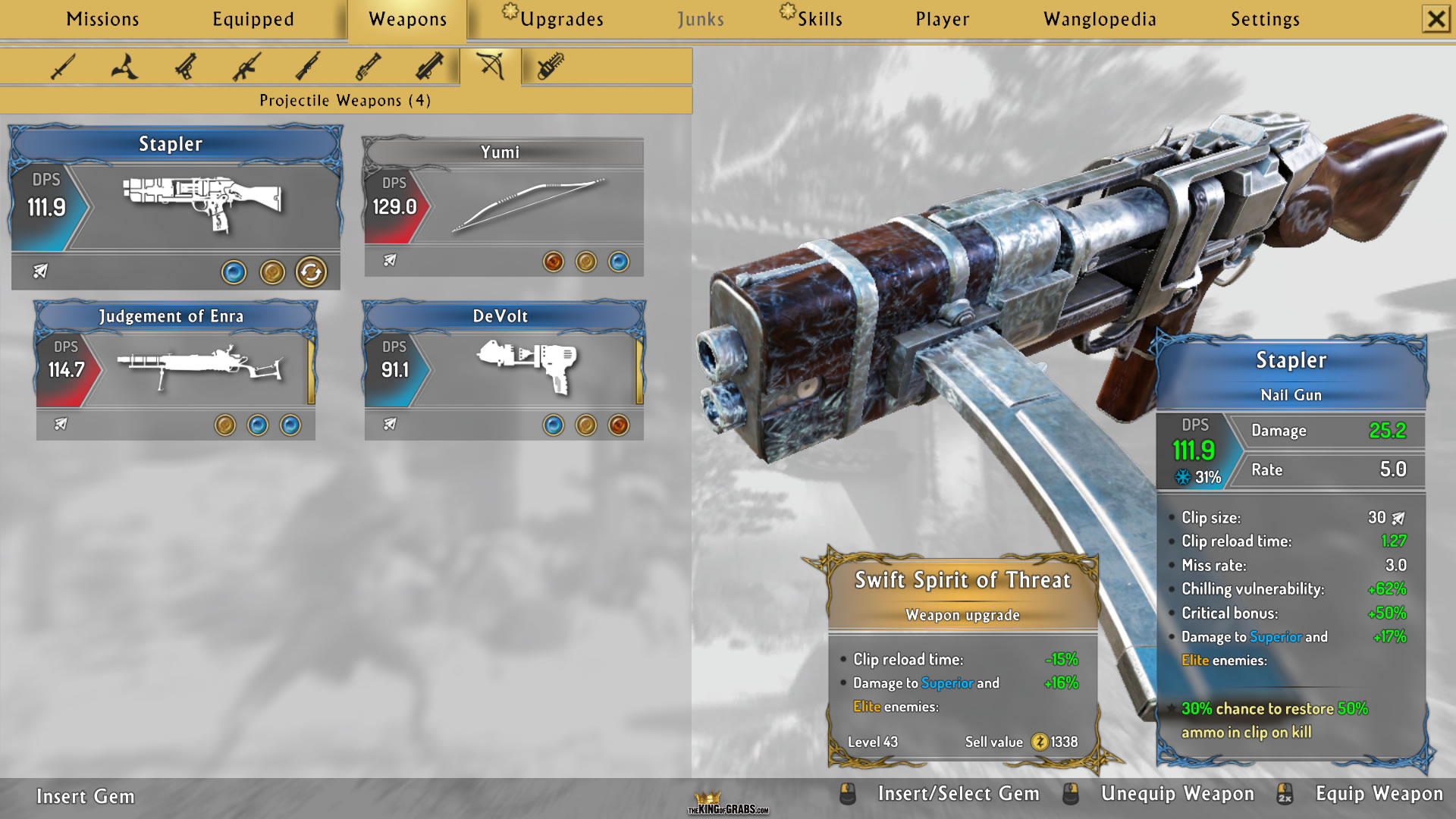This screenshot has height=819, width=1456.
Task: Choose the three-bladed shuriken weapon category
Action: pos(124,67)
